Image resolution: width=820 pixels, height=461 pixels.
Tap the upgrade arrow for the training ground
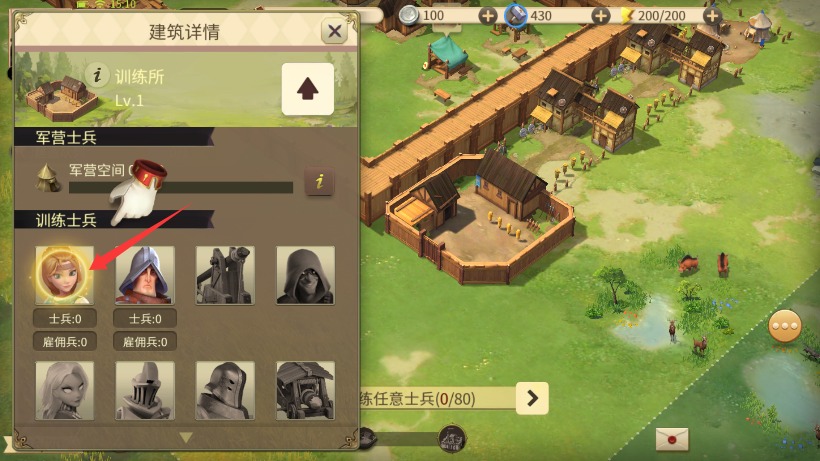click(x=307, y=88)
